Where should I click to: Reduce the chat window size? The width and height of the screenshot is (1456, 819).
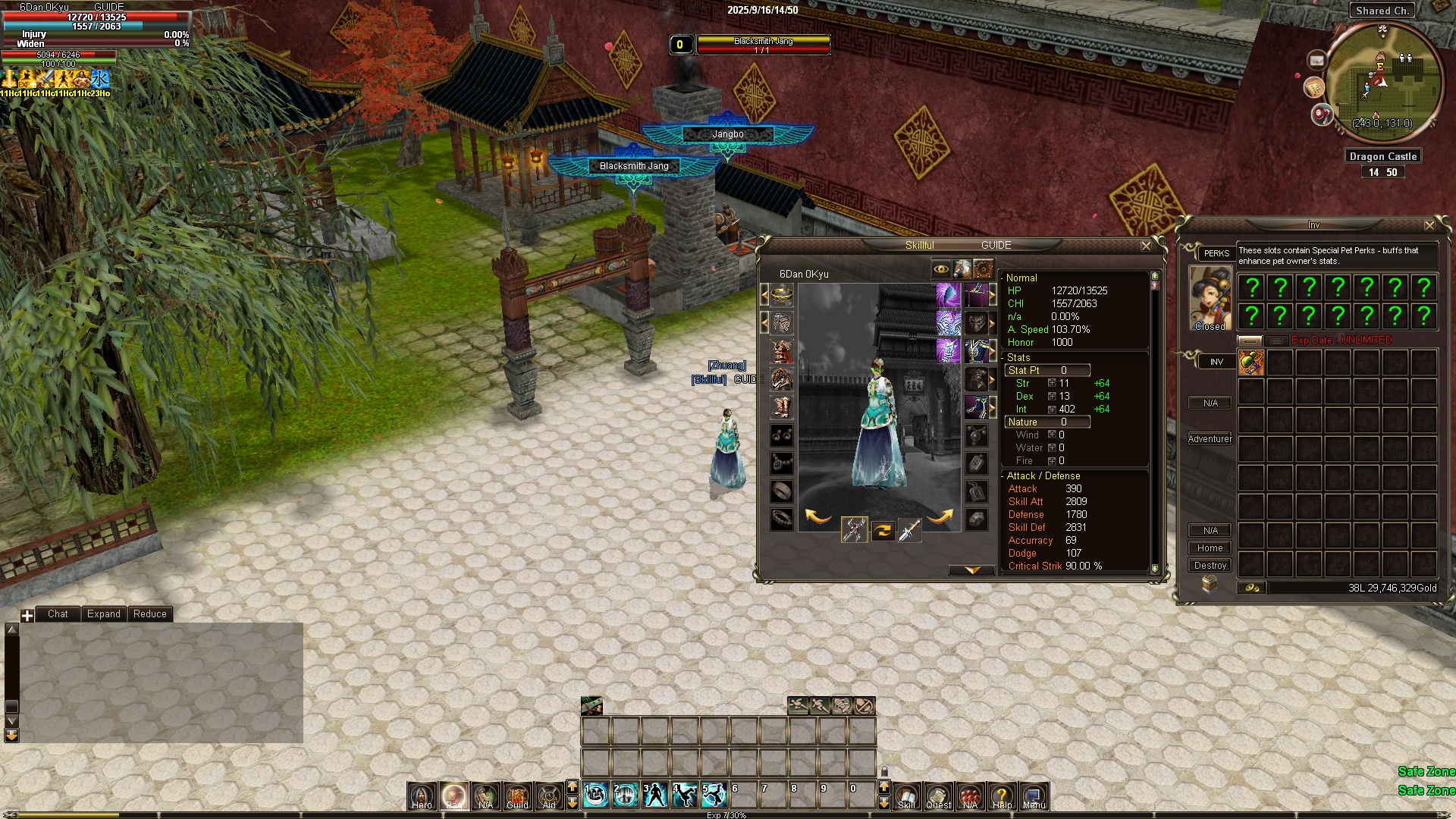[149, 614]
